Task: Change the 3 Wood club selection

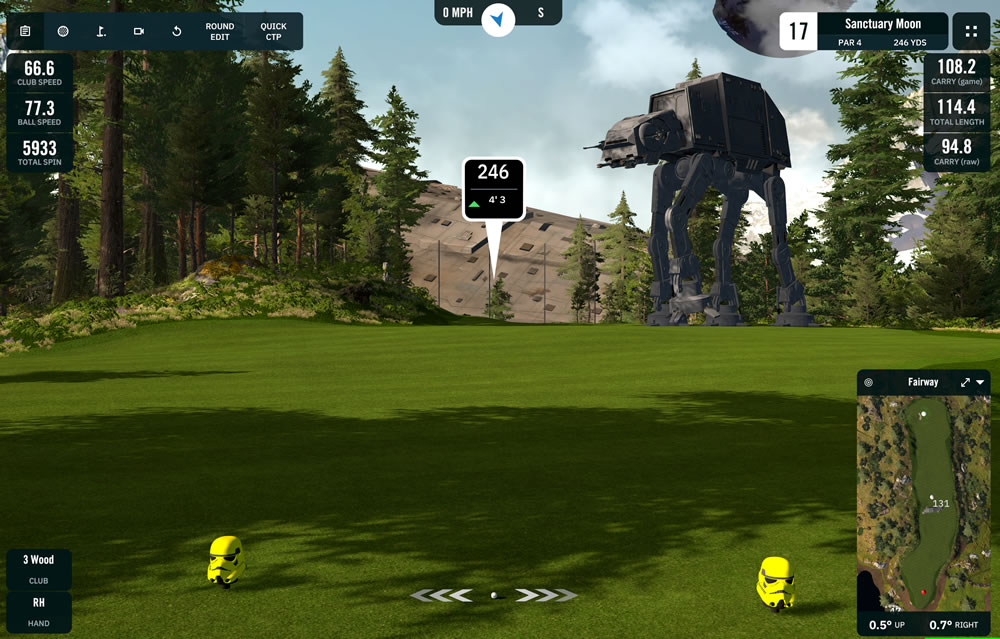Action: [39, 568]
